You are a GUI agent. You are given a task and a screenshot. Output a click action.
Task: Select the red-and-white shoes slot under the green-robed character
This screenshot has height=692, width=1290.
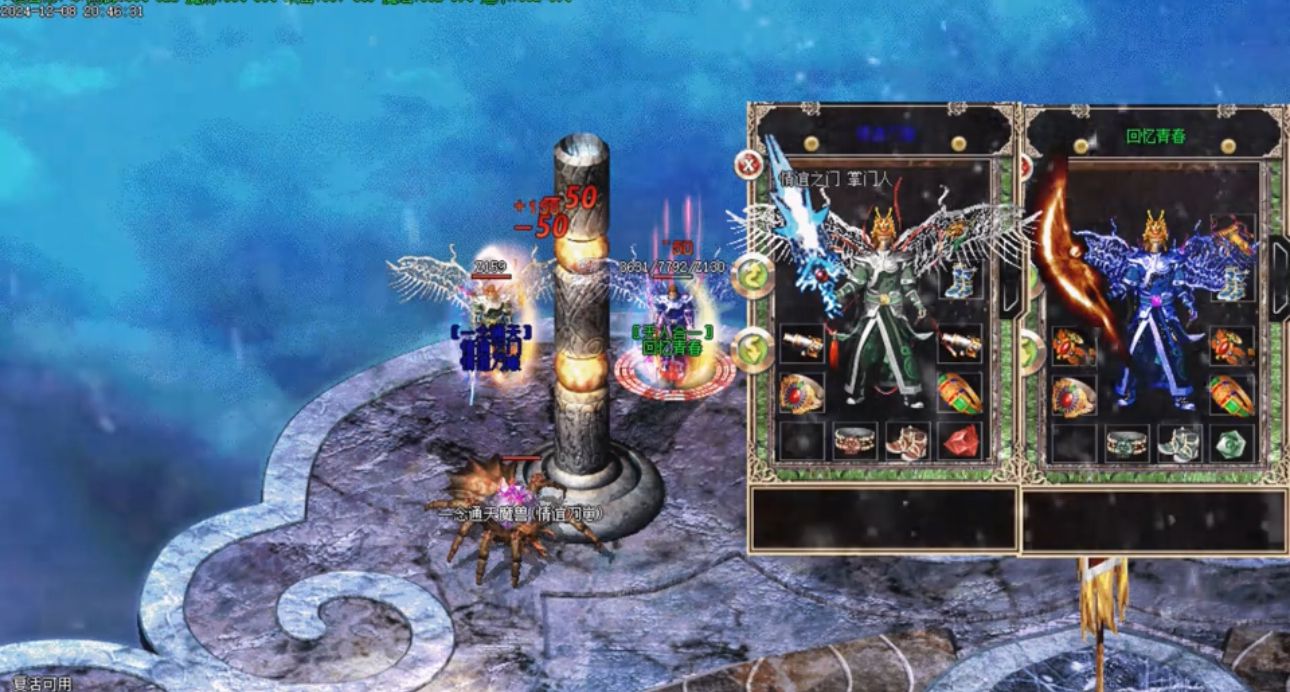click(x=907, y=441)
